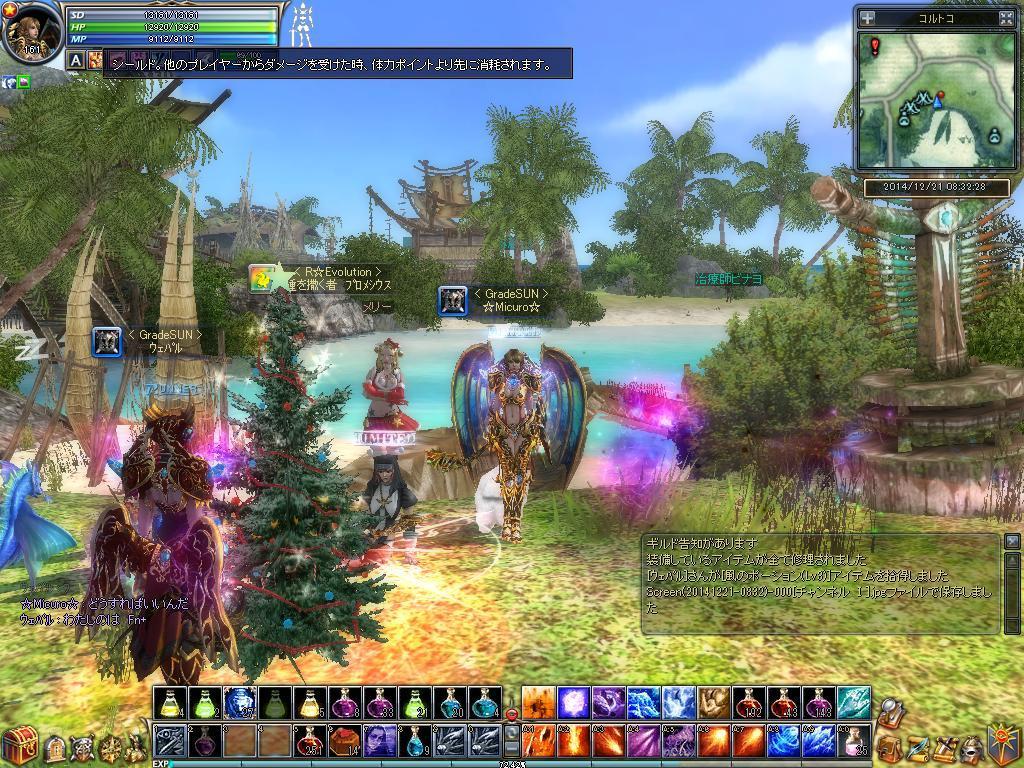Image resolution: width=1024 pixels, height=768 pixels.
Task: Expand the minimap using the plus button
Action: coord(867,18)
